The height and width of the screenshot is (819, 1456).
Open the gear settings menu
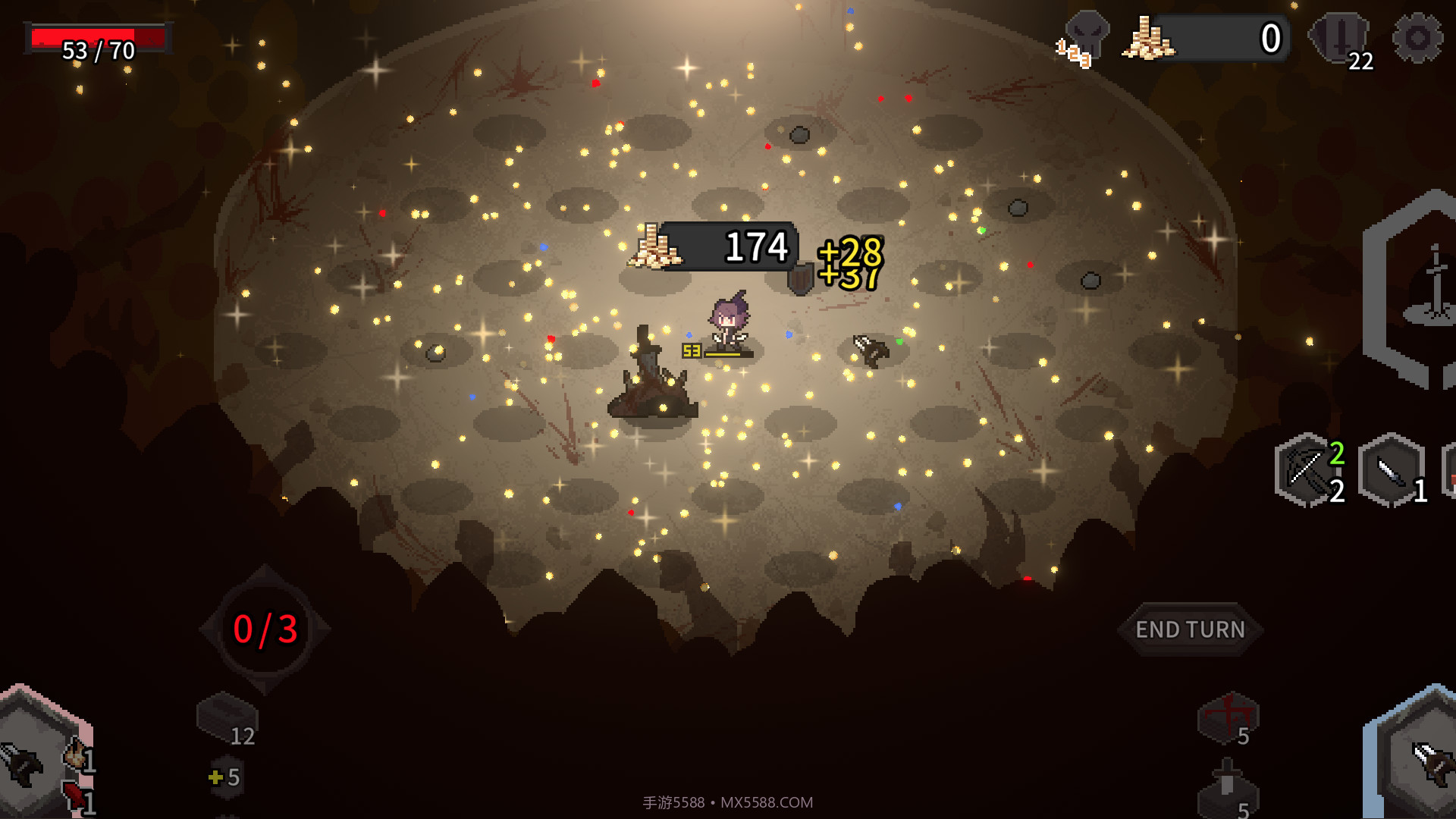coord(1417,38)
